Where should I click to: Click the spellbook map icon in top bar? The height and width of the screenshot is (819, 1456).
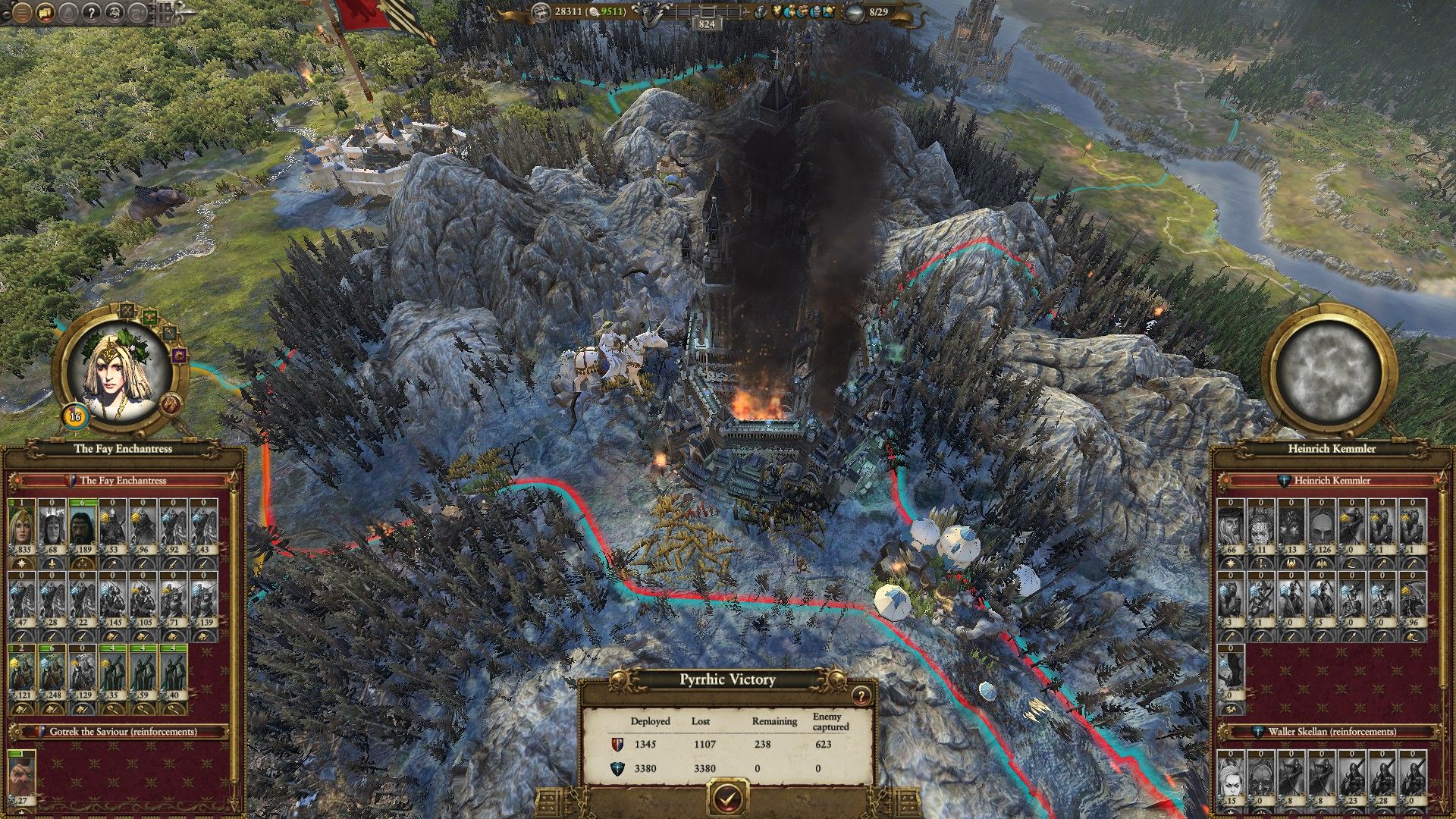click(x=829, y=11)
